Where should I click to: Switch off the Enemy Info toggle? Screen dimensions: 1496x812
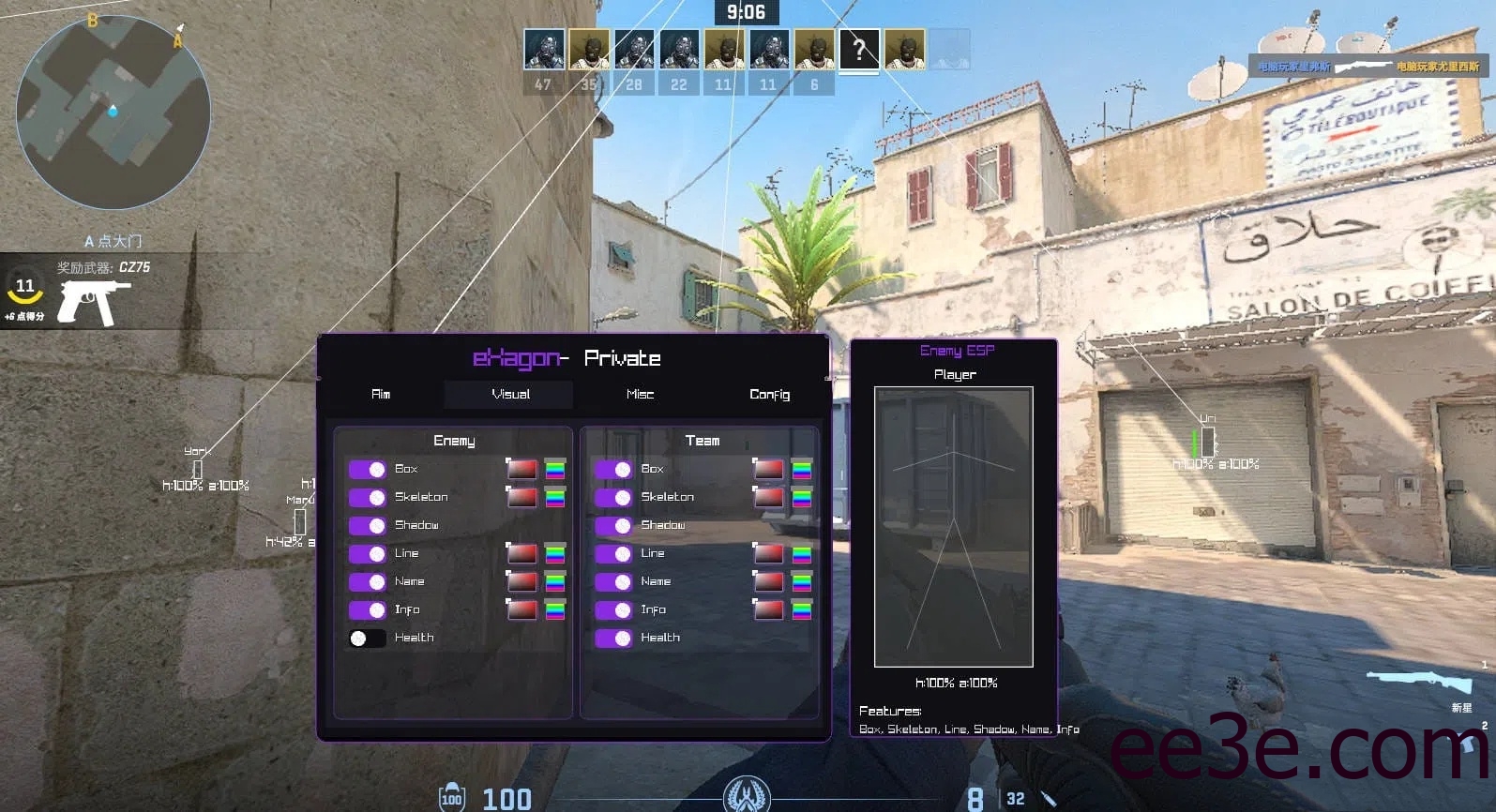368,609
